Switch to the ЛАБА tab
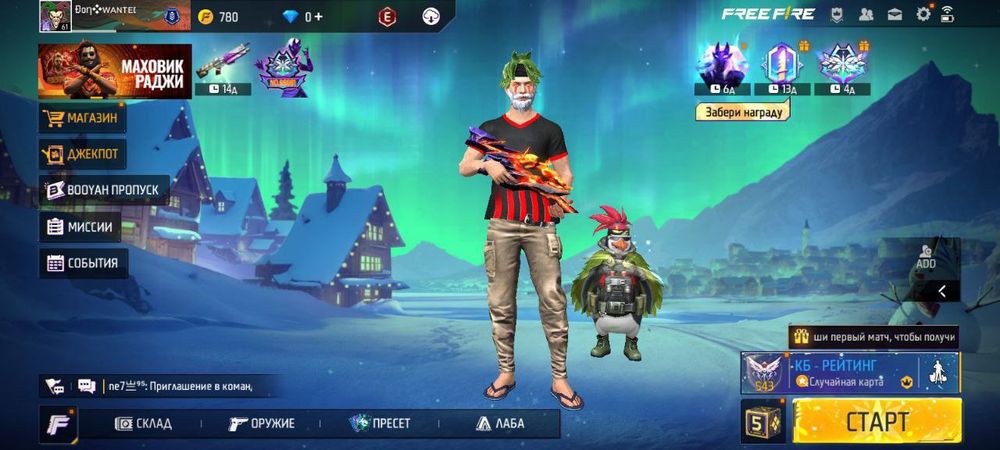Viewport: 1000px width, 450px height. [500, 423]
